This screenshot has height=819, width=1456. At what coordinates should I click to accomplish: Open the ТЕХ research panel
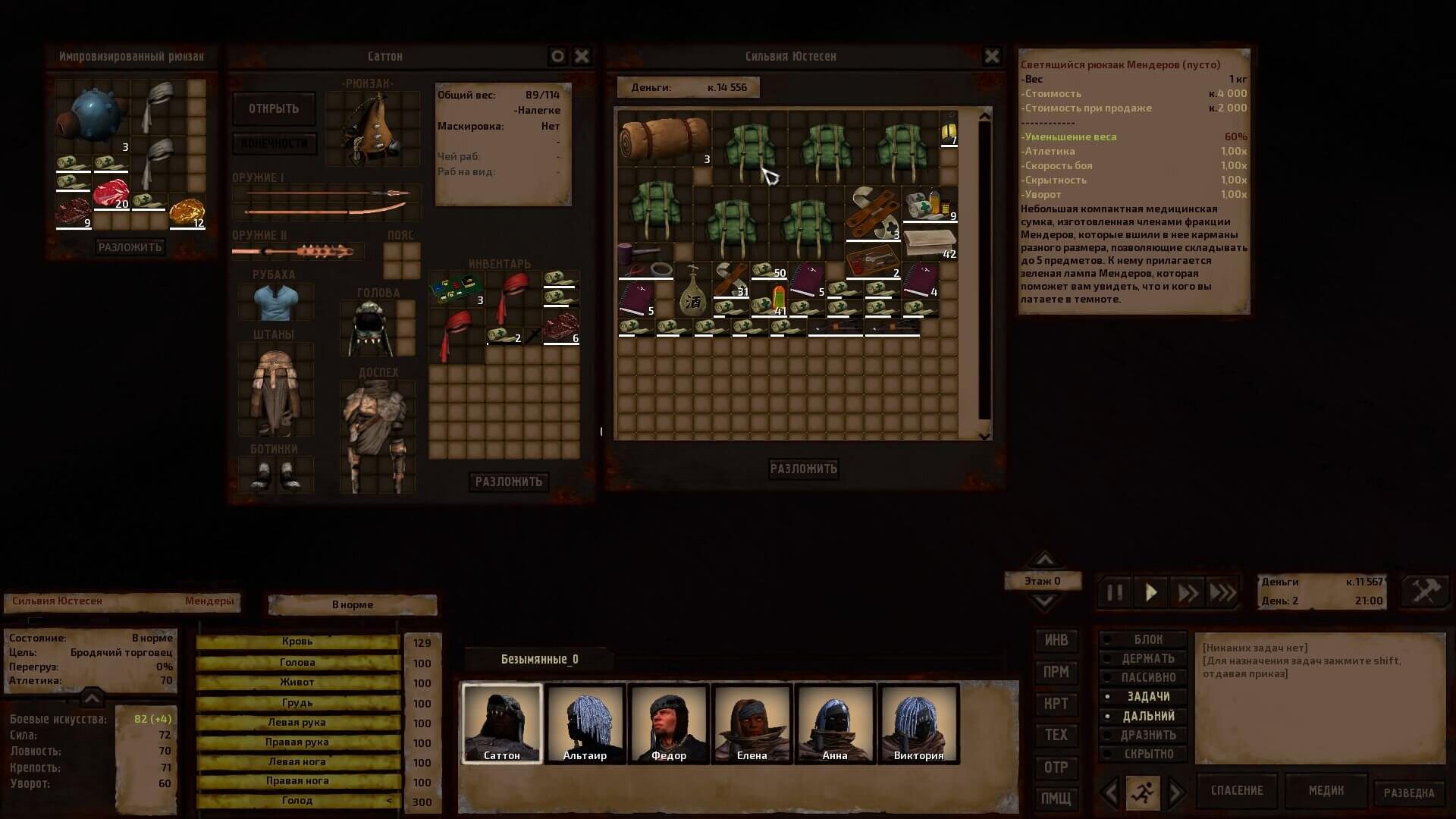pyautogui.click(x=1056, y=735)
